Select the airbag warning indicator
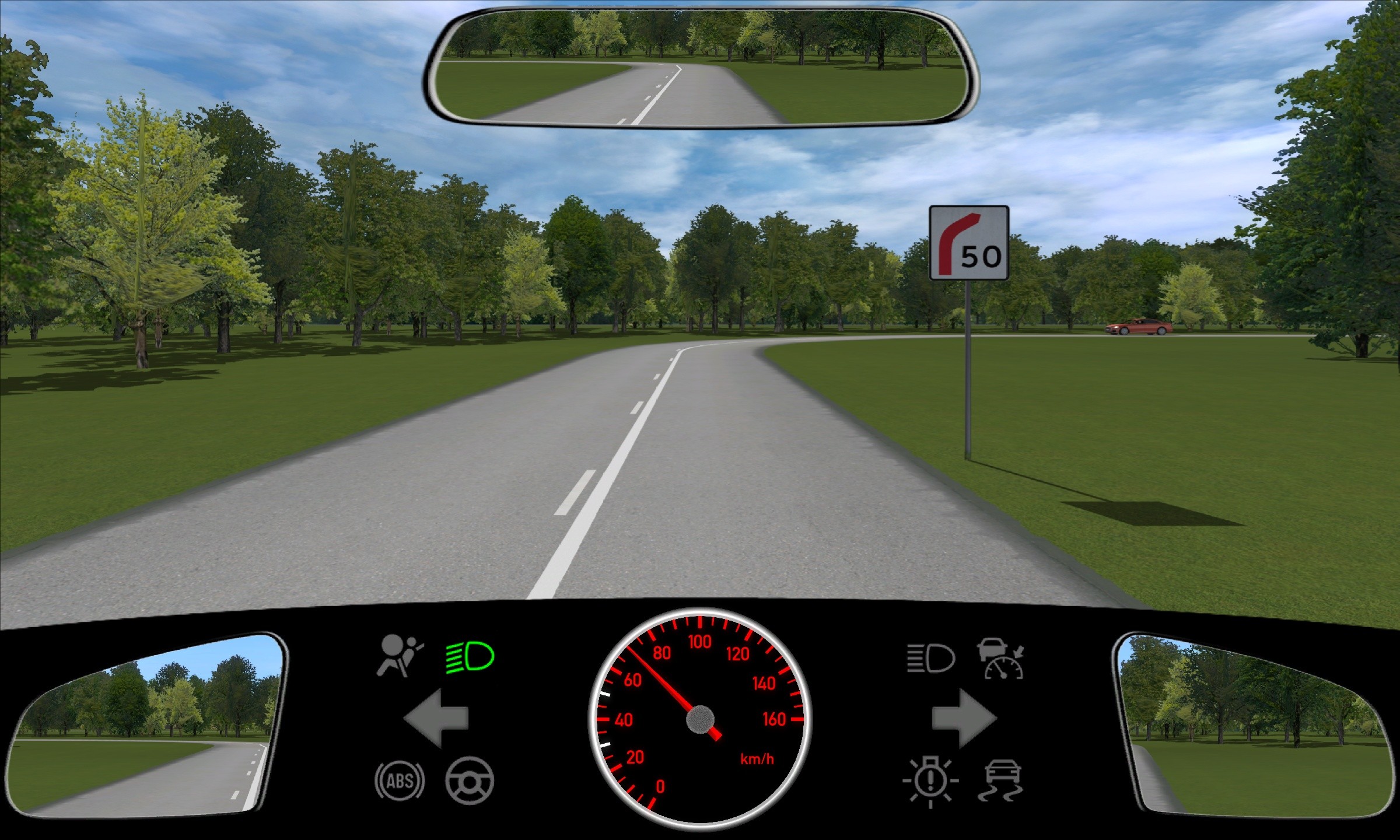 click(399, 656)
